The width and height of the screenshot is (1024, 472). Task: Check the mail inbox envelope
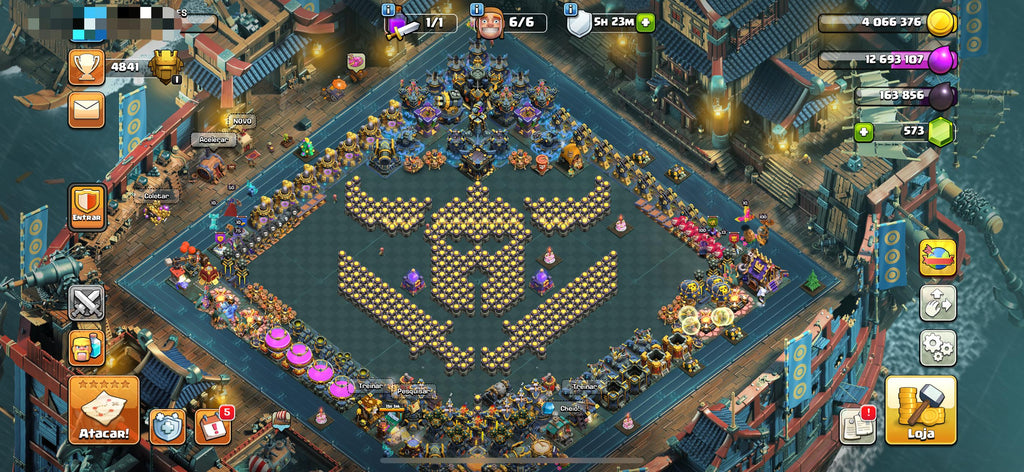tap(87, 109)
